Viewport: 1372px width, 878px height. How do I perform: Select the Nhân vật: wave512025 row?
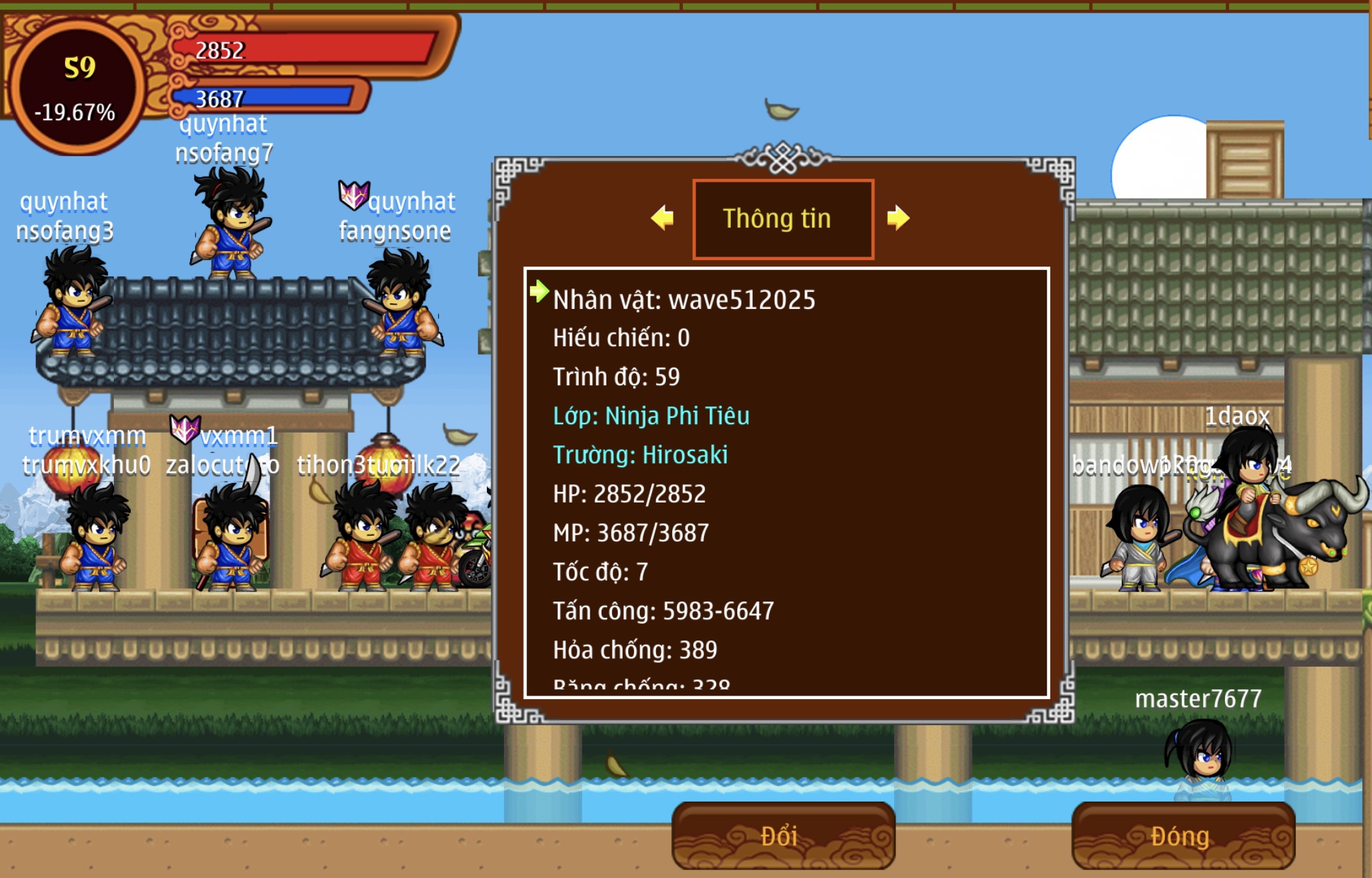(684, 300)
